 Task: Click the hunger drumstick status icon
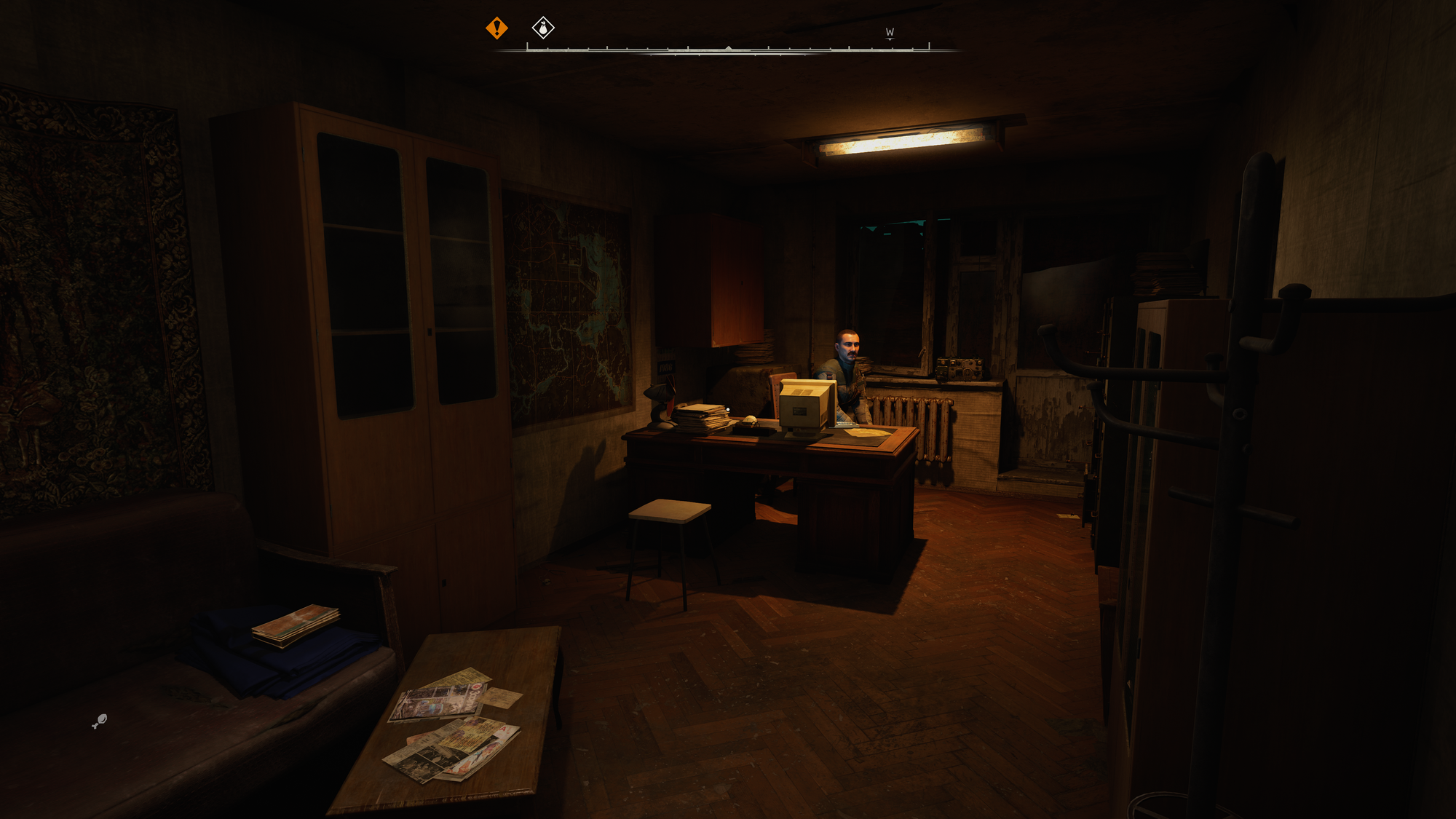pyautogui.click(x=100, y=721)
